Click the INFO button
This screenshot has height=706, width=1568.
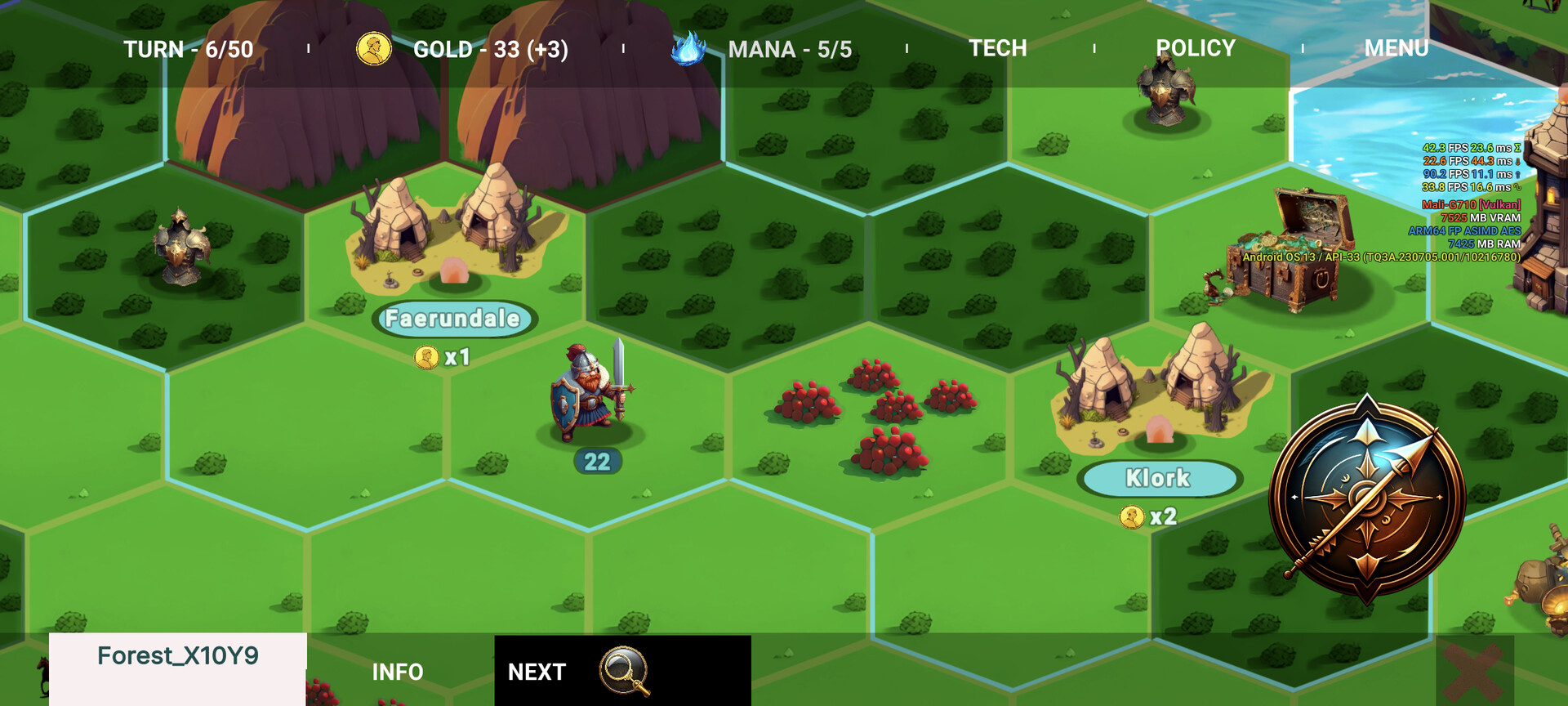click(397, 672)
